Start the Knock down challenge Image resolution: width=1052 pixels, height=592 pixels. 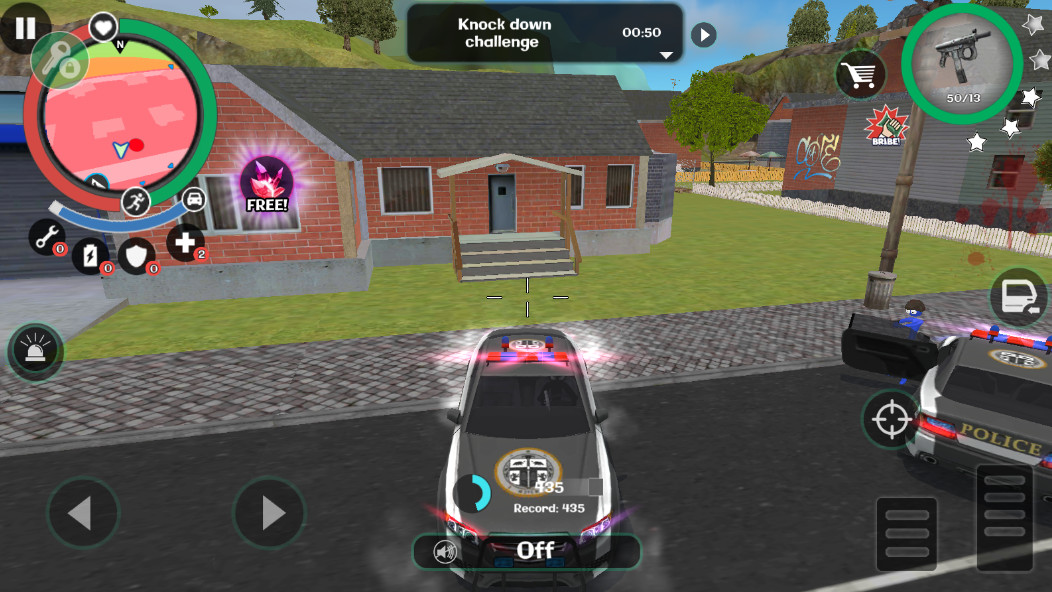coord(704,35)
